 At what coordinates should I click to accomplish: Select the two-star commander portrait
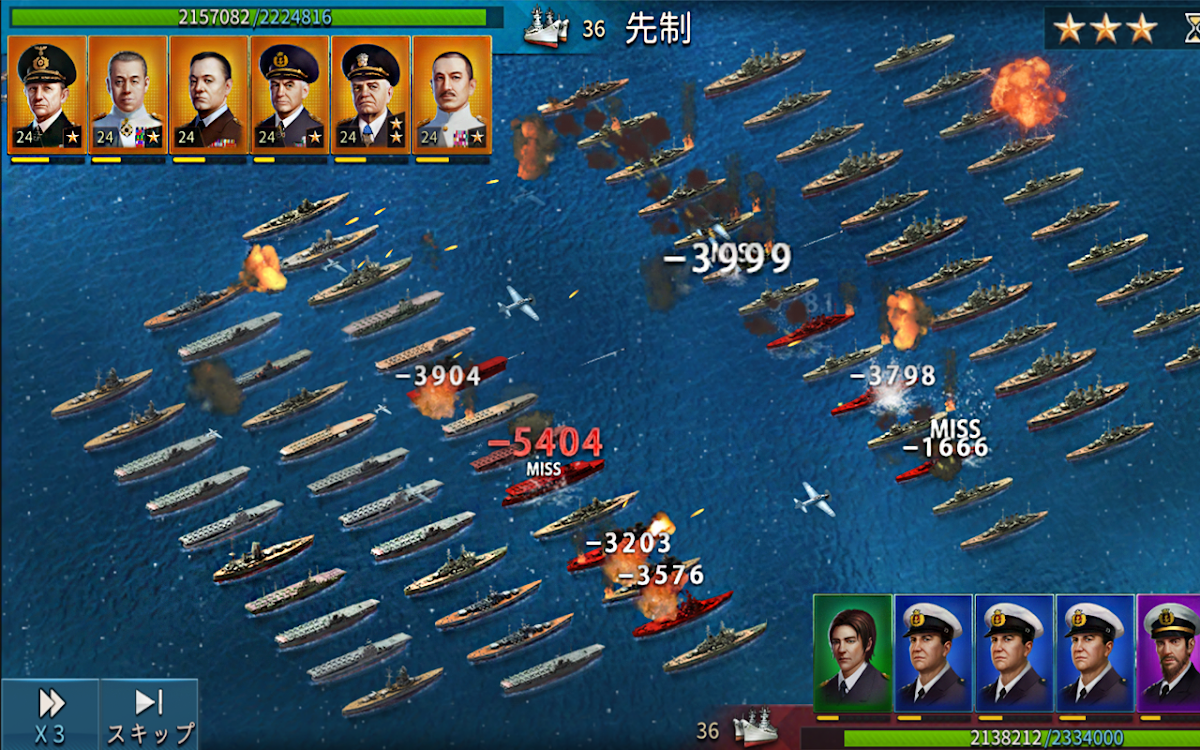pos(370,94)
